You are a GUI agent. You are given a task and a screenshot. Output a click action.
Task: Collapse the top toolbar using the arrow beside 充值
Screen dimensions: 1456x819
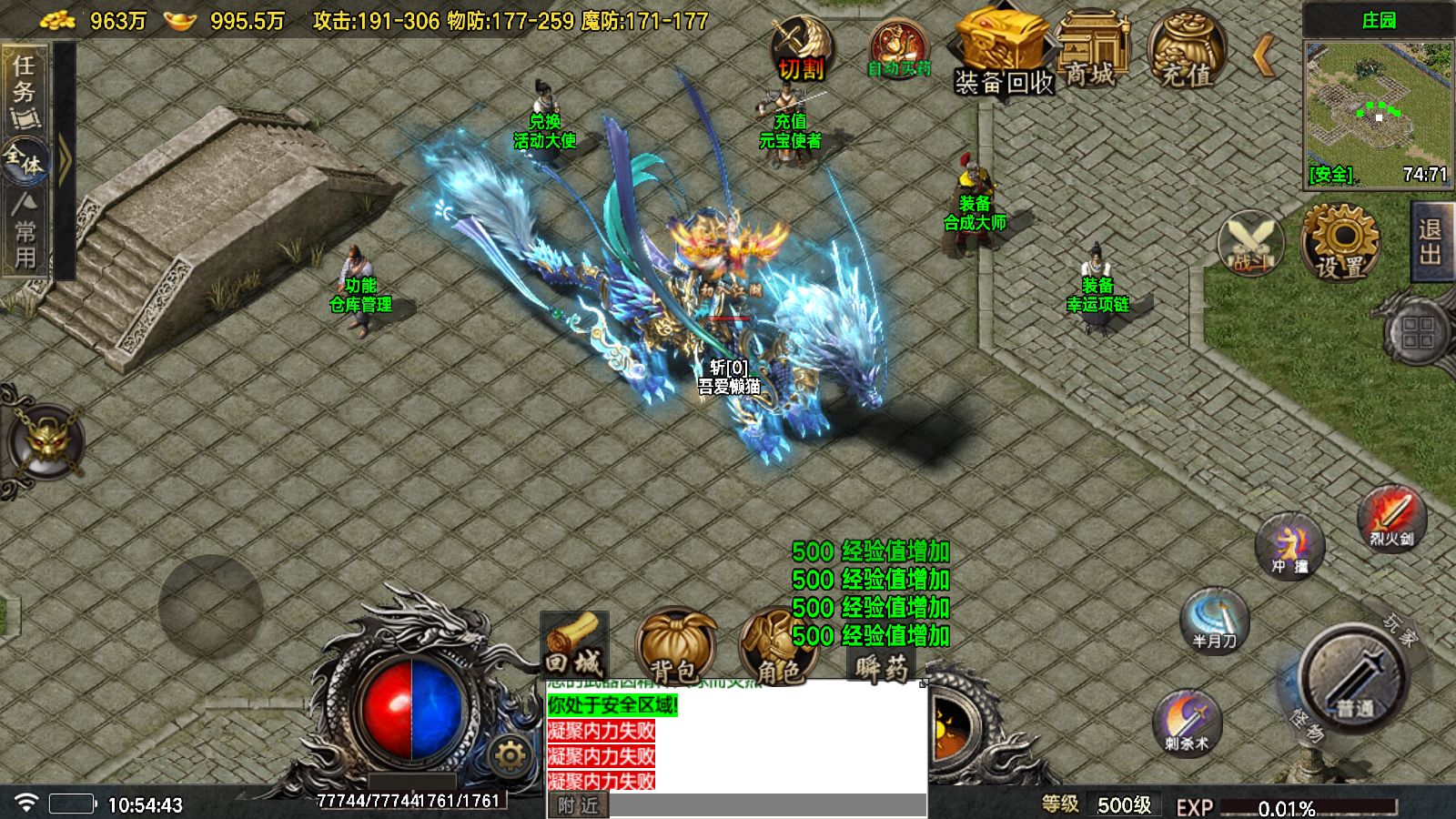[x=1261, y=55]
